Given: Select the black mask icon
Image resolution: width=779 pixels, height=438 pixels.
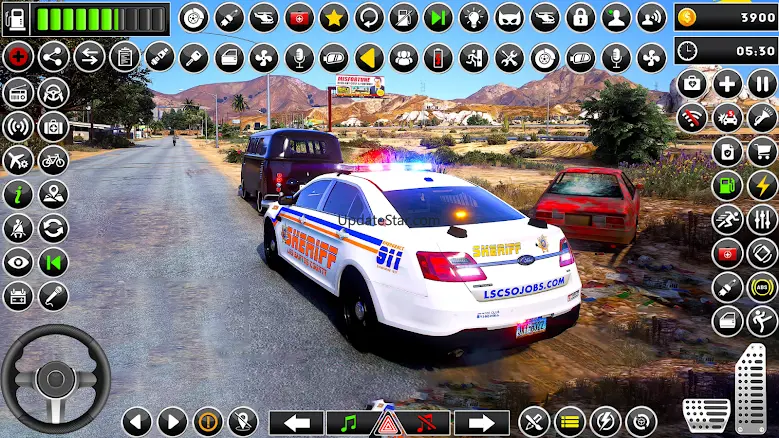Looking at the screenshot, I should coord(509,17).
